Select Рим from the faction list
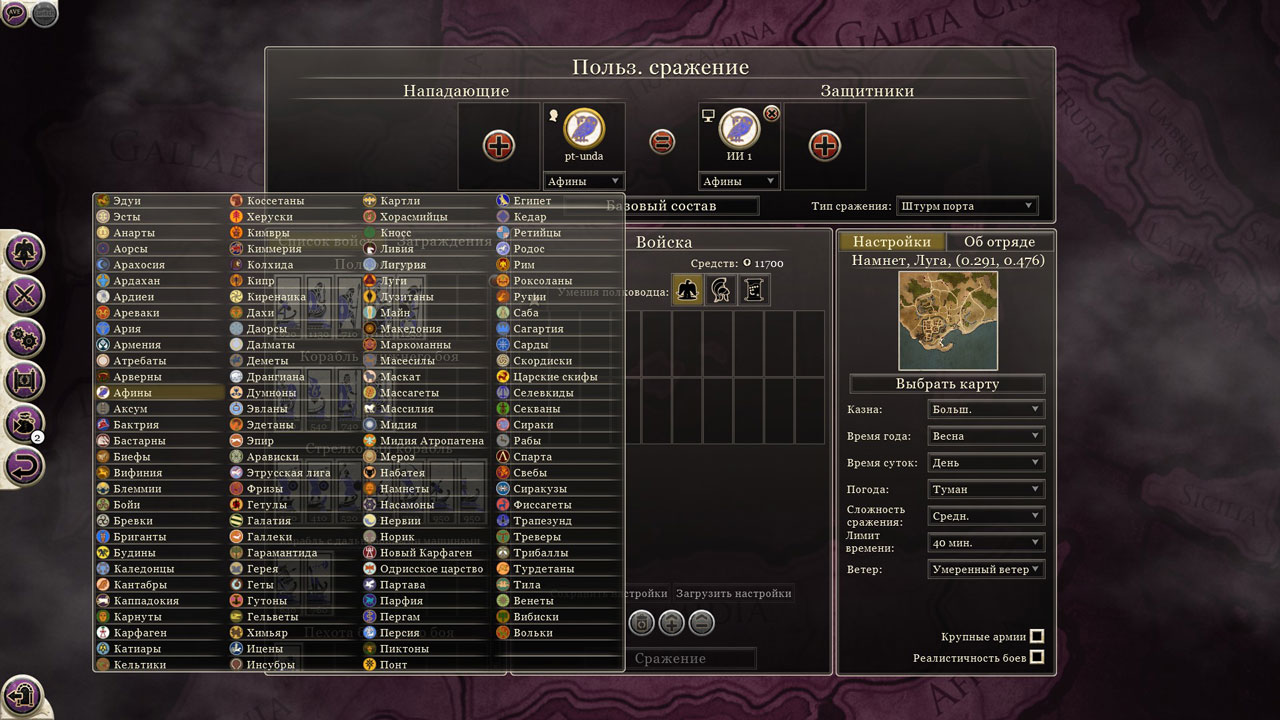1280x720 pixels. (x=525, y=265)
